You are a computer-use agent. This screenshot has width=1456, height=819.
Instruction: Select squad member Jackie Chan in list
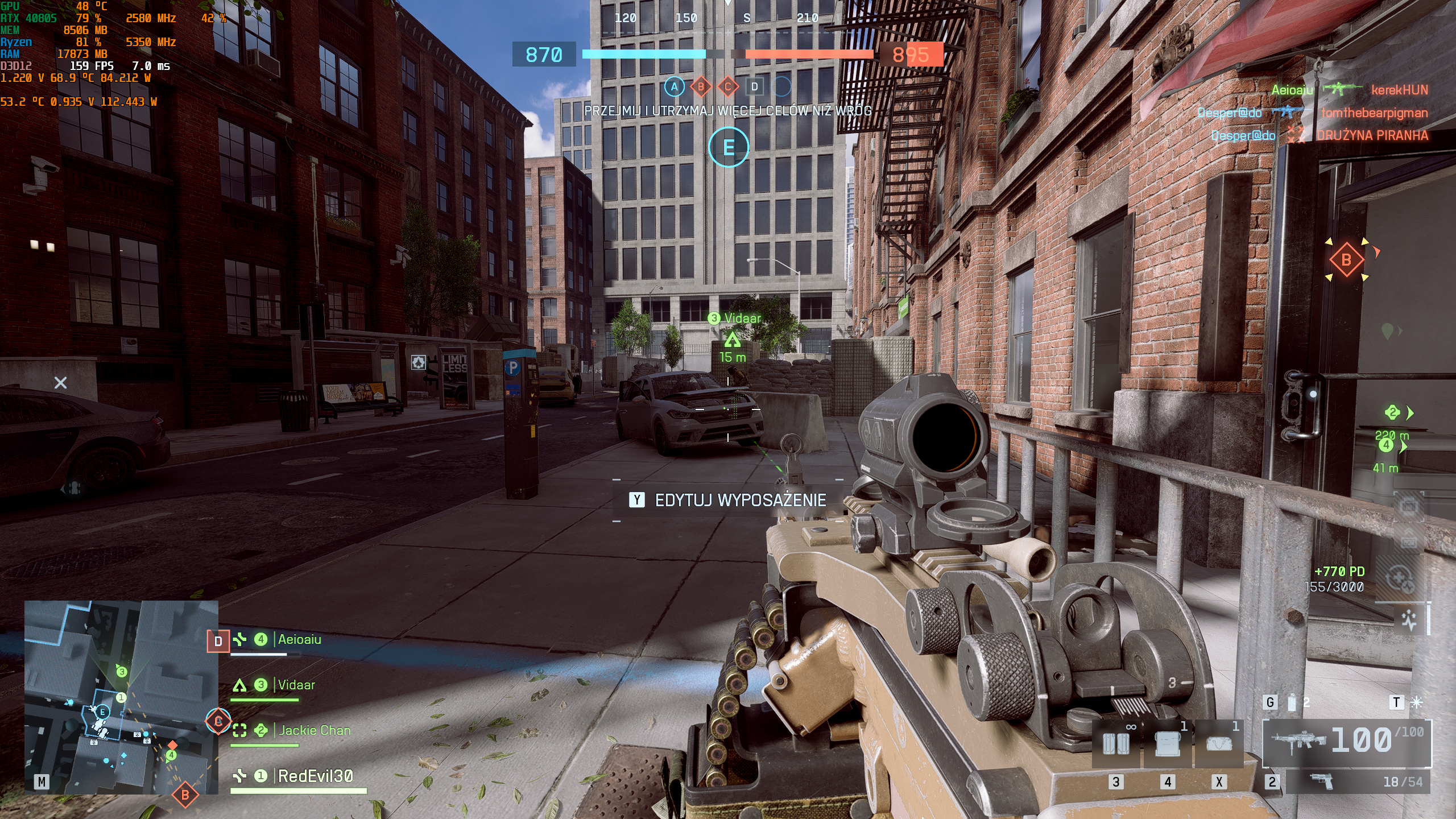click(x=315, y=731)
